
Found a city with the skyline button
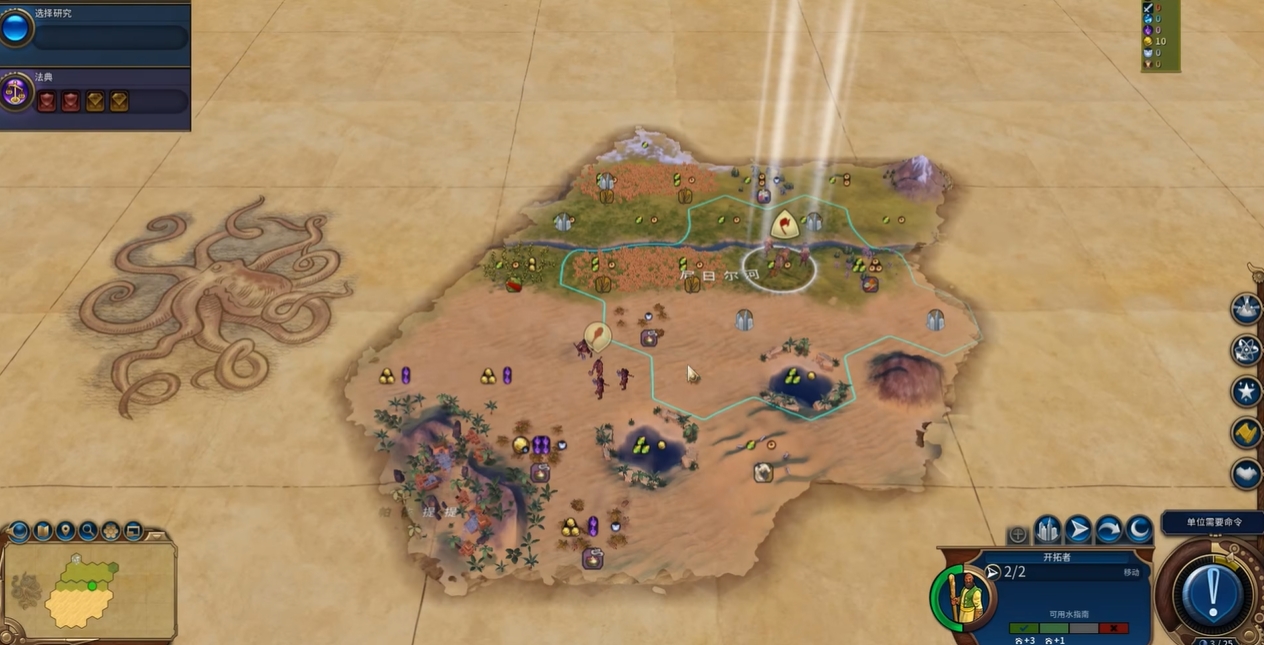(1047, 529)
